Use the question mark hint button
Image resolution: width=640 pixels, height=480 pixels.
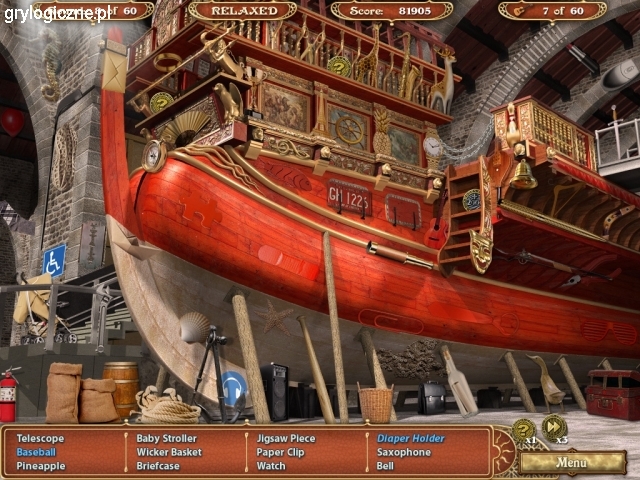[523, 430]
